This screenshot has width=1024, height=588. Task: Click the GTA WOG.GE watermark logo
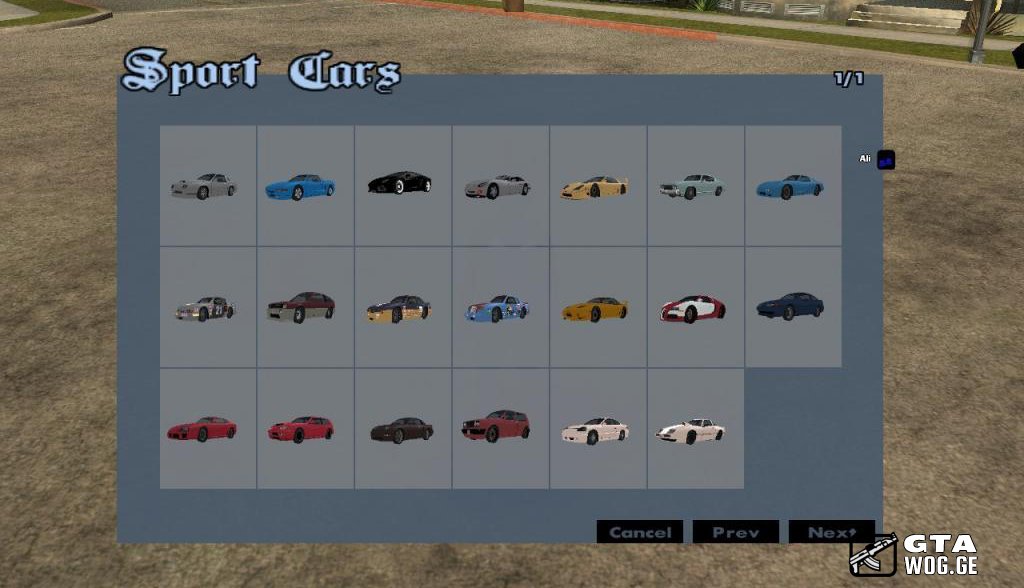pos(914,554)
